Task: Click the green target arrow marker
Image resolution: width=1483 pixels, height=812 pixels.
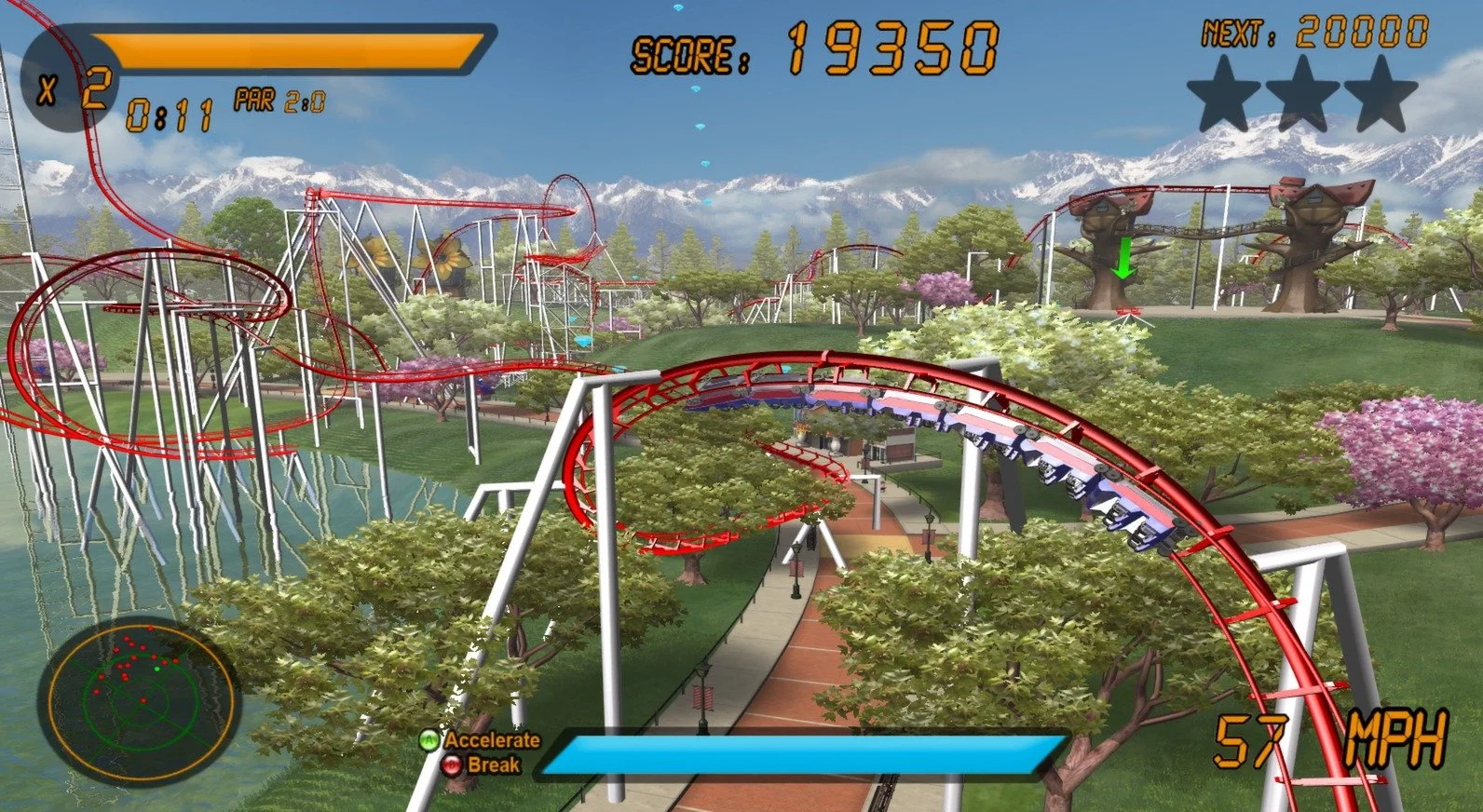Action: [x=1123, y=256]
